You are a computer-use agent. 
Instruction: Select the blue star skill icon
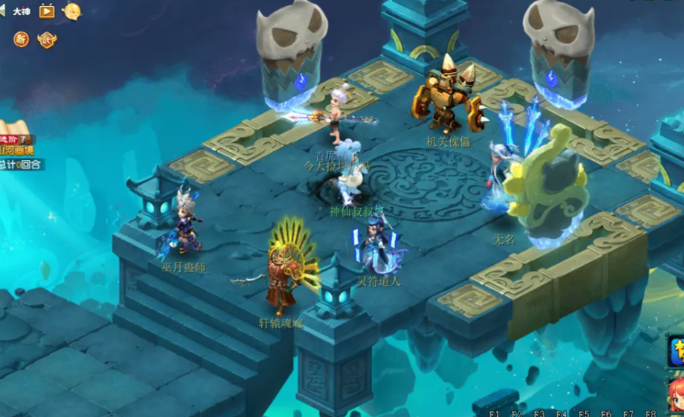(x=677, y=350)
